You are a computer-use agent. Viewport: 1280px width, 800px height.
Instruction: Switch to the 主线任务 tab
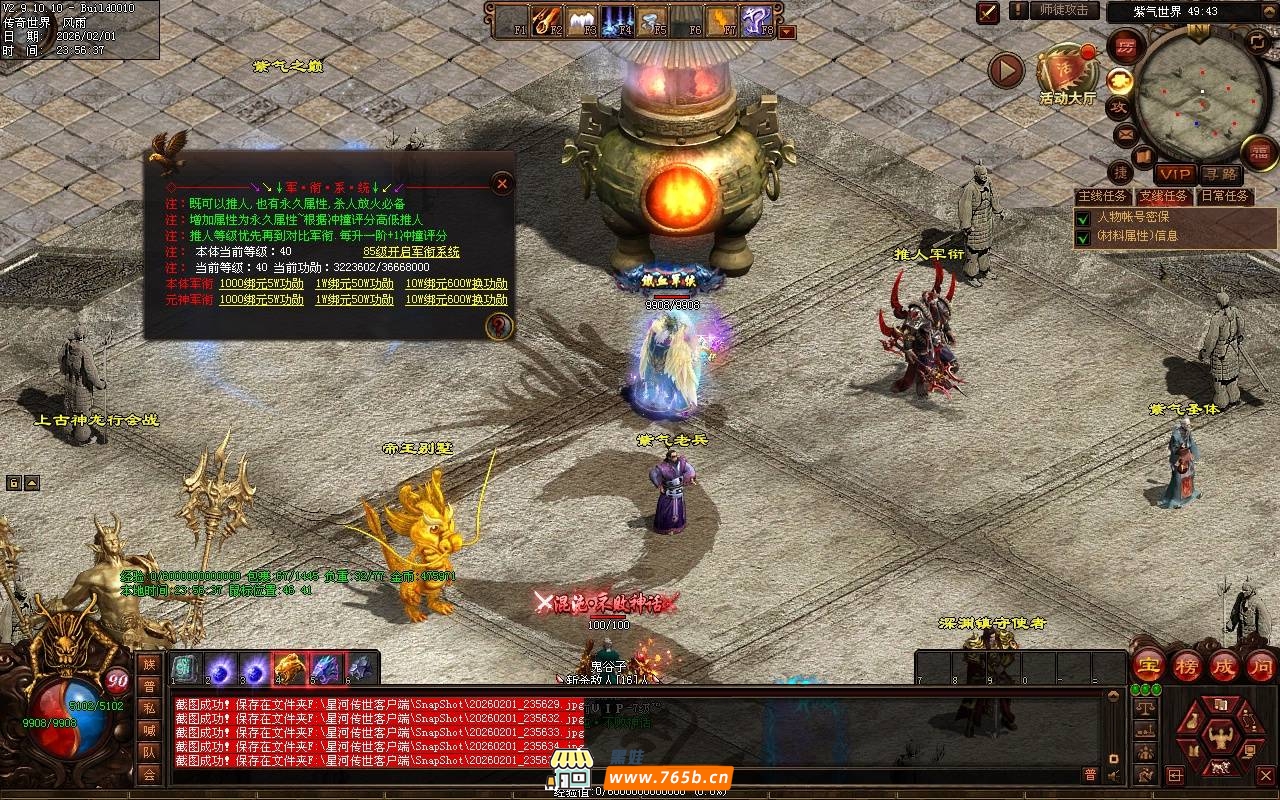tap(1103, 196)
